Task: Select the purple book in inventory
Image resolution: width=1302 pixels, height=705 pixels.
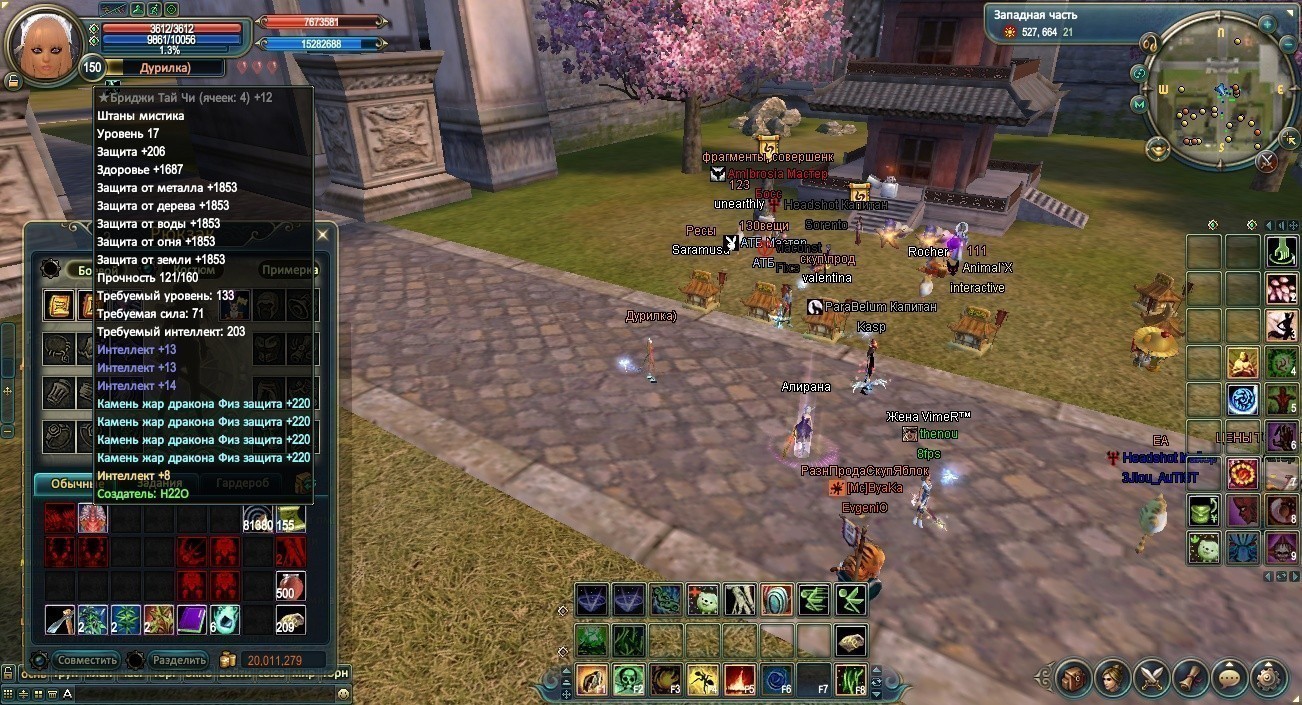Action: (191, 620)
